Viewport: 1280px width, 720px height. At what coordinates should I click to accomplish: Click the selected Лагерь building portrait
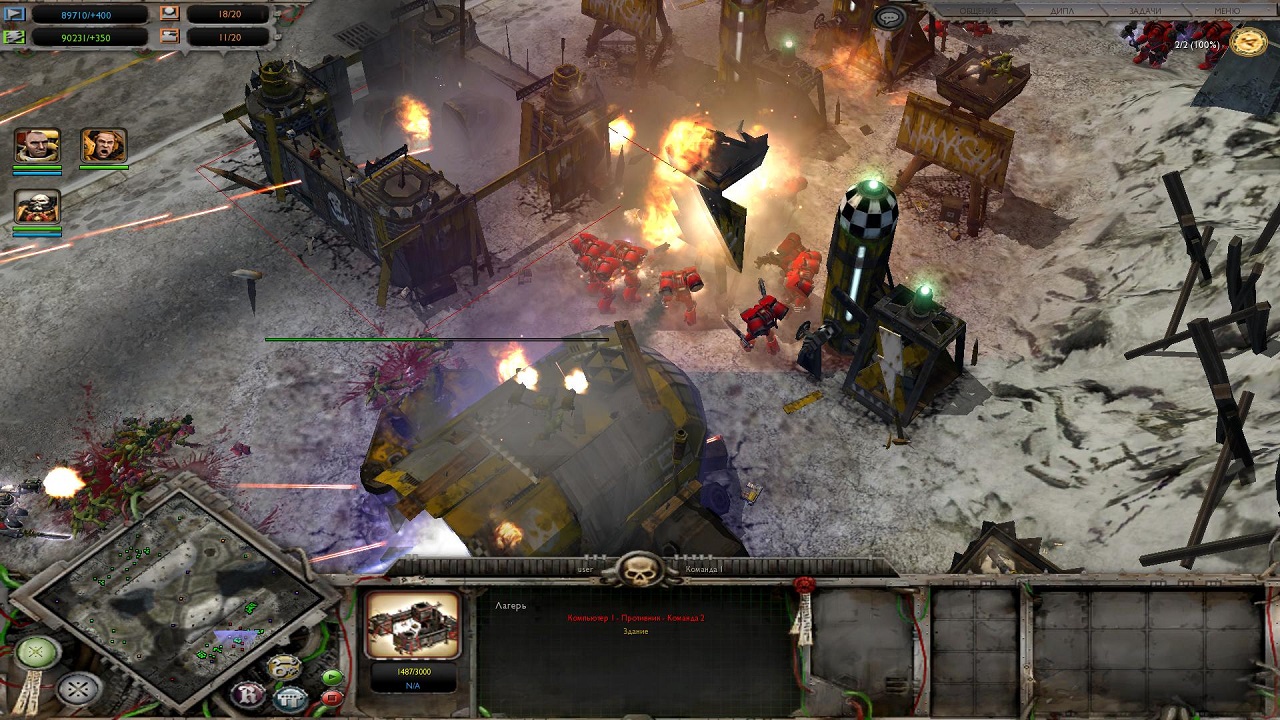412,626
